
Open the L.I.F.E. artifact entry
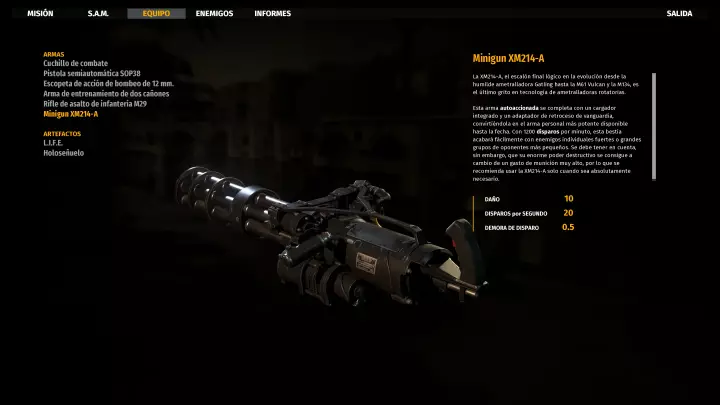(53, 143)
